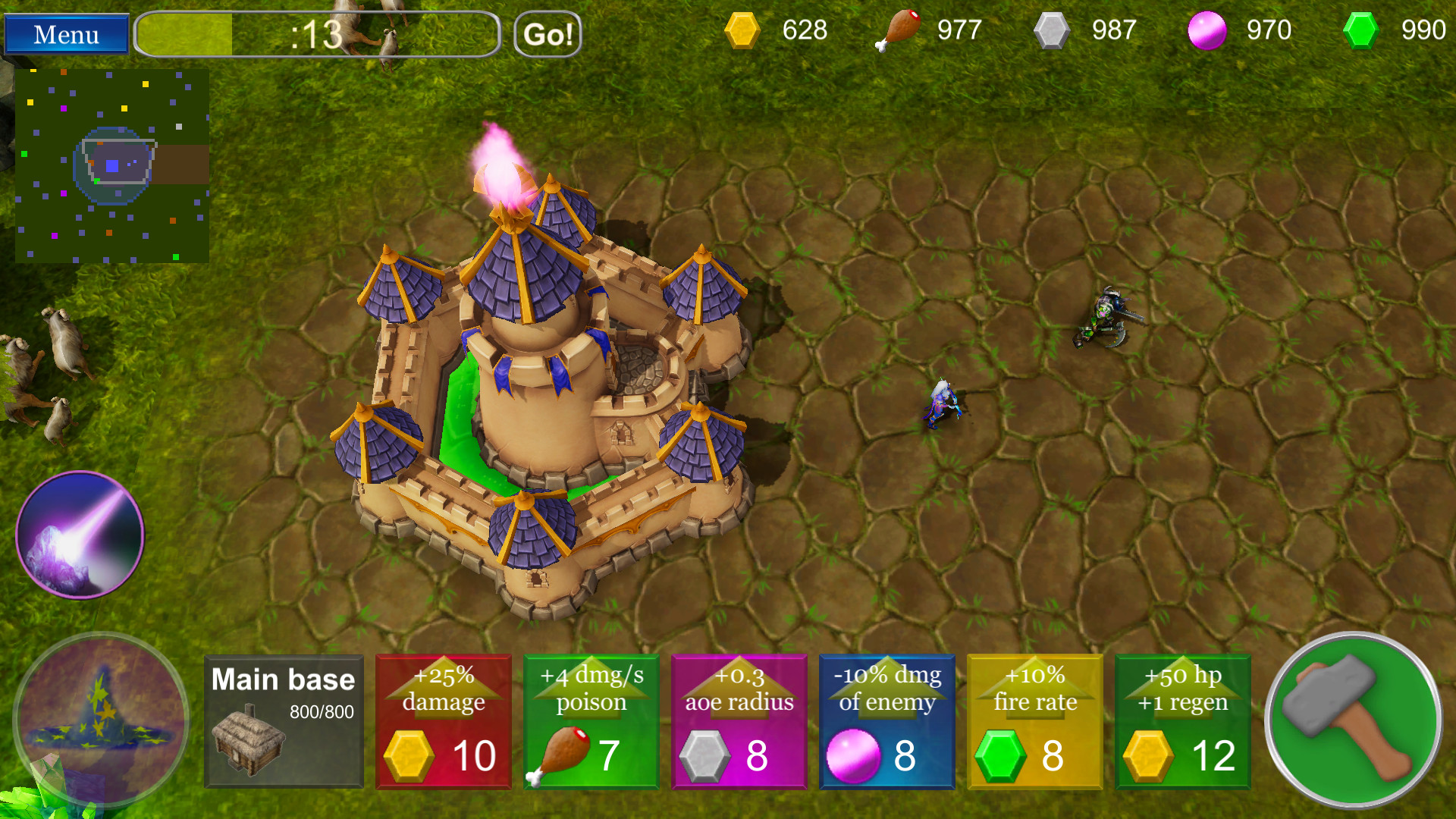Buy the +25% damage upgrade

[443, 720]
